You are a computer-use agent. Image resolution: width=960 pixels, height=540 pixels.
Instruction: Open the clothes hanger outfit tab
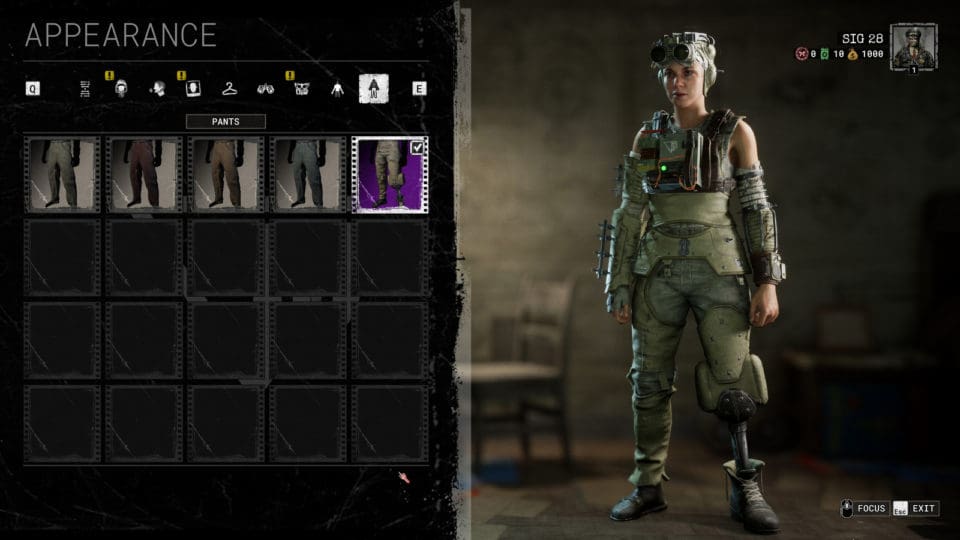click(x=229, y=88)
